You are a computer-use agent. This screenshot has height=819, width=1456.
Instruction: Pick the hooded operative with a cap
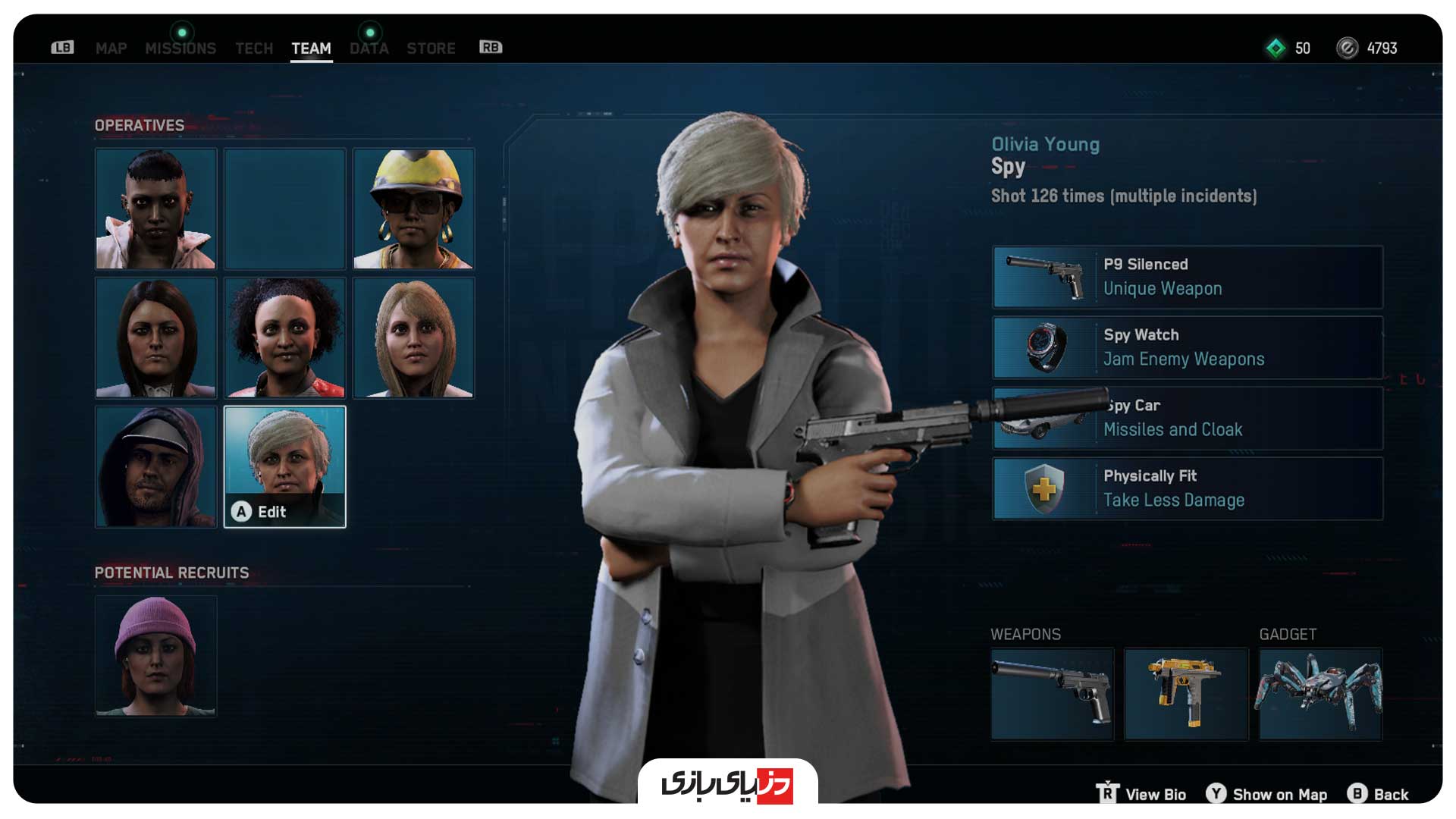click(155, 466)
